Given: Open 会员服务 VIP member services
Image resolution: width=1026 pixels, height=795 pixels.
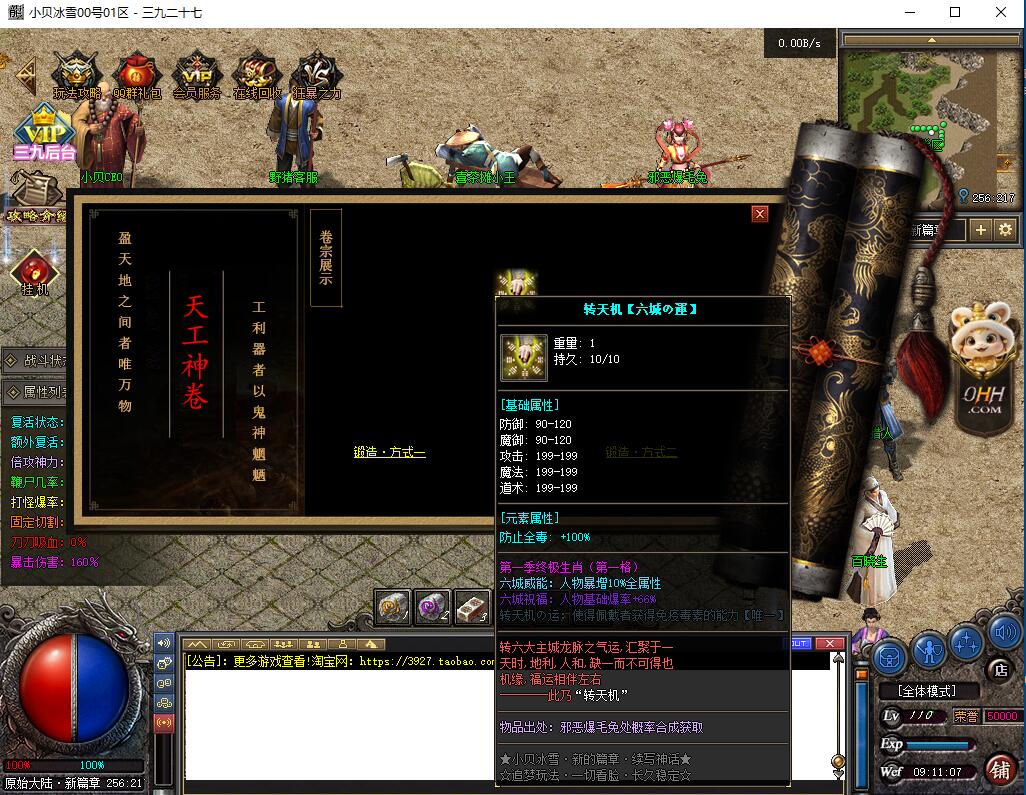Looking at the screenshot, I should 196,75.
